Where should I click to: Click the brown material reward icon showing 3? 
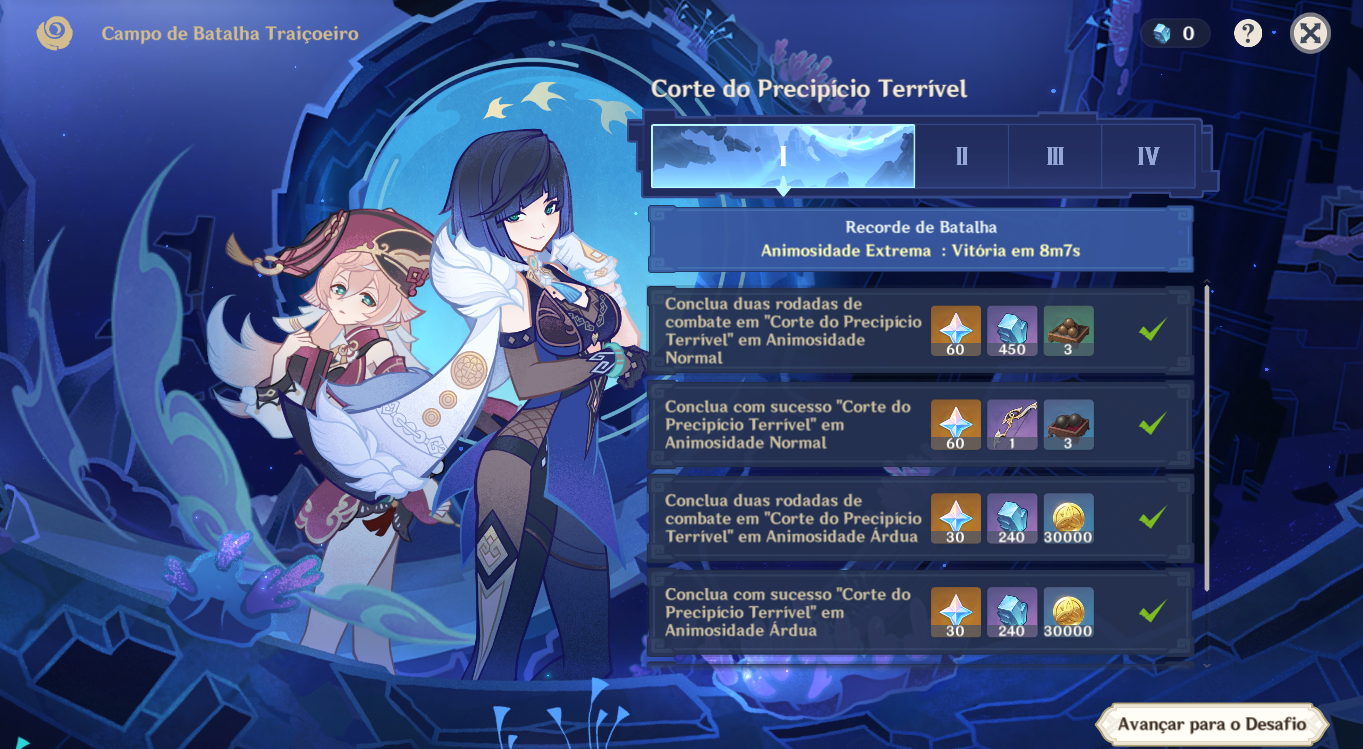click(1069, 330)
